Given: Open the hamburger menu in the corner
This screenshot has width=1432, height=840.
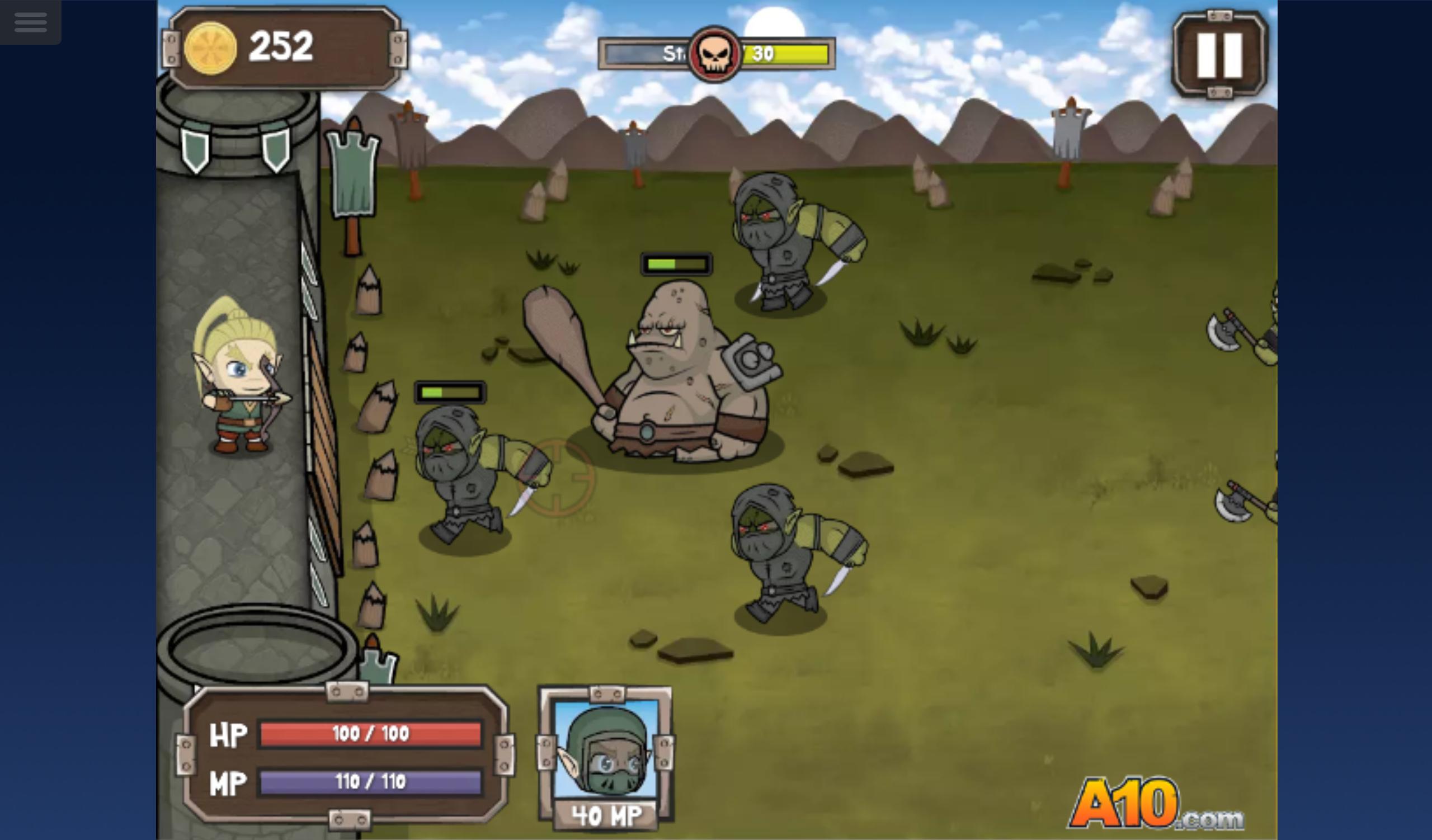Looking at the screenshot, I should point(31,22).
